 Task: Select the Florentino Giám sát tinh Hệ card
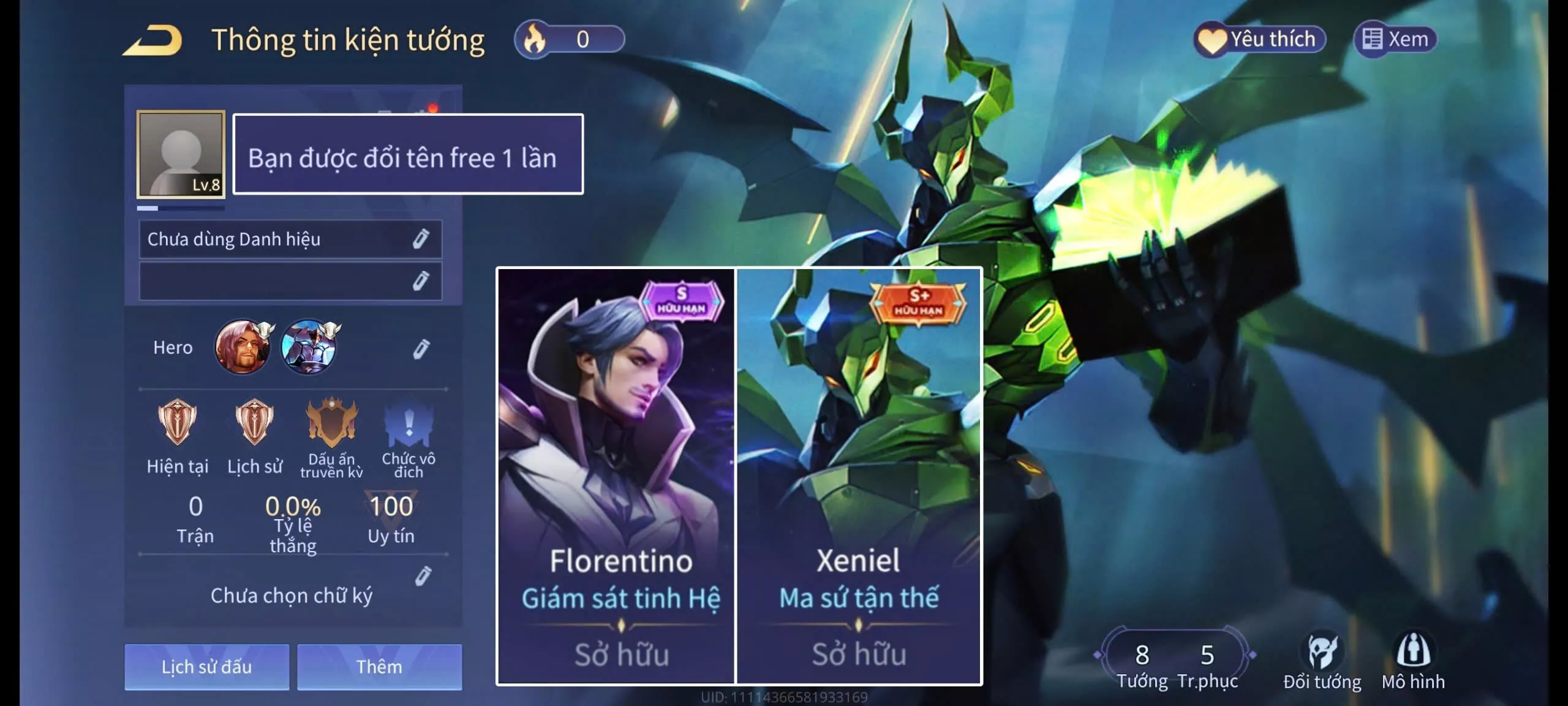616,476
